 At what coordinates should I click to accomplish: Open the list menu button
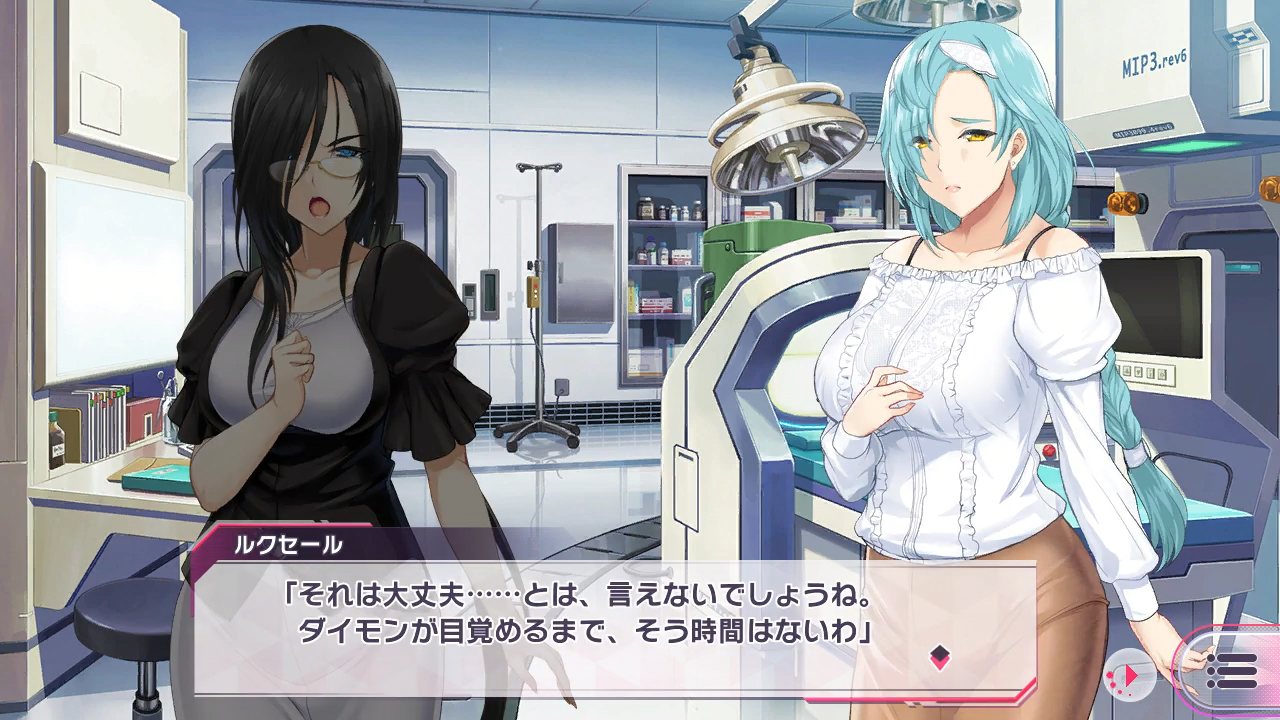click(x=1232, y=669)
